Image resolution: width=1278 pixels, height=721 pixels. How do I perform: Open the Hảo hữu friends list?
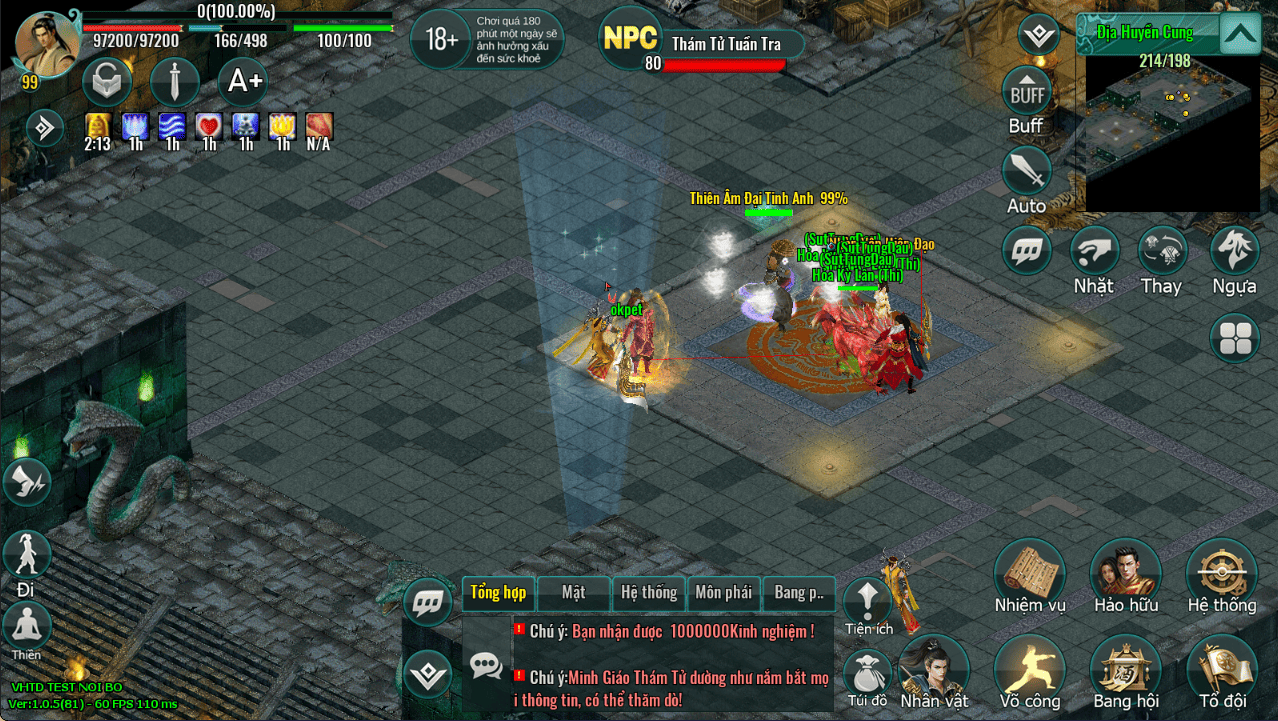pyautogui.click(x=1125, y=573)
